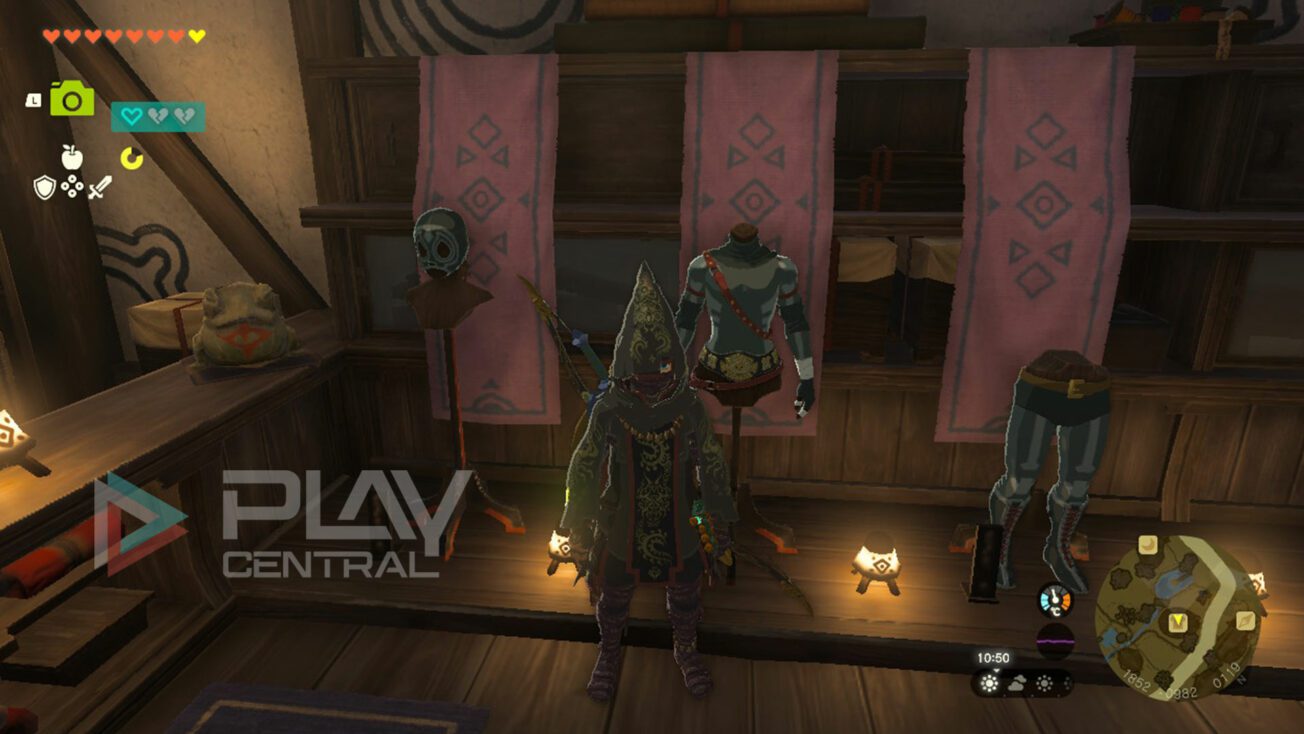Toggle the L-button badge near the camera

tap(33, 100)
